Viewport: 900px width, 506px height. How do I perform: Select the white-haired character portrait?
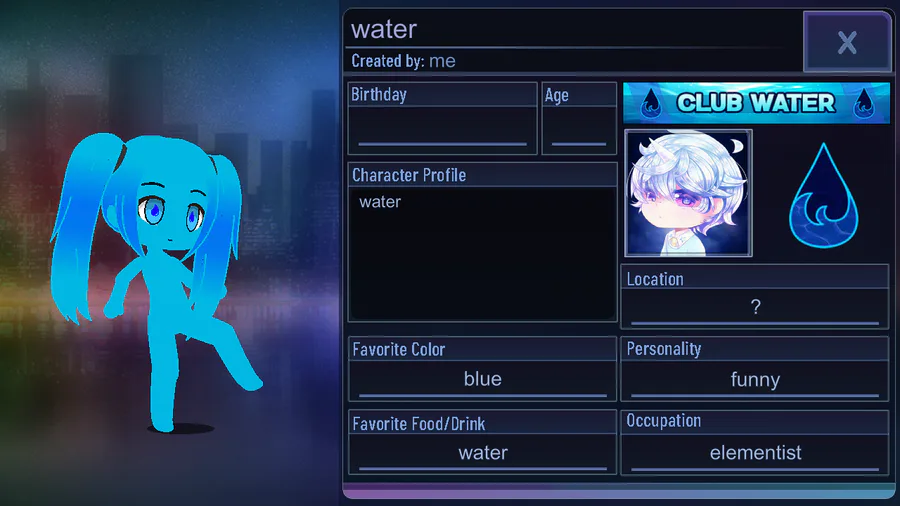click(688, 193)
